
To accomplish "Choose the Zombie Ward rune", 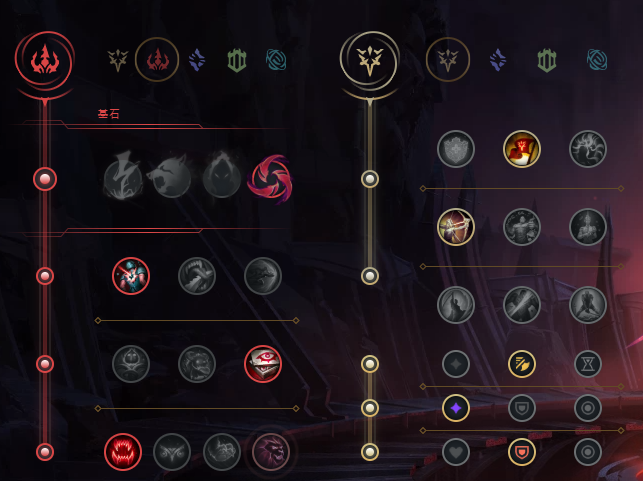I will tap(131, 363).
